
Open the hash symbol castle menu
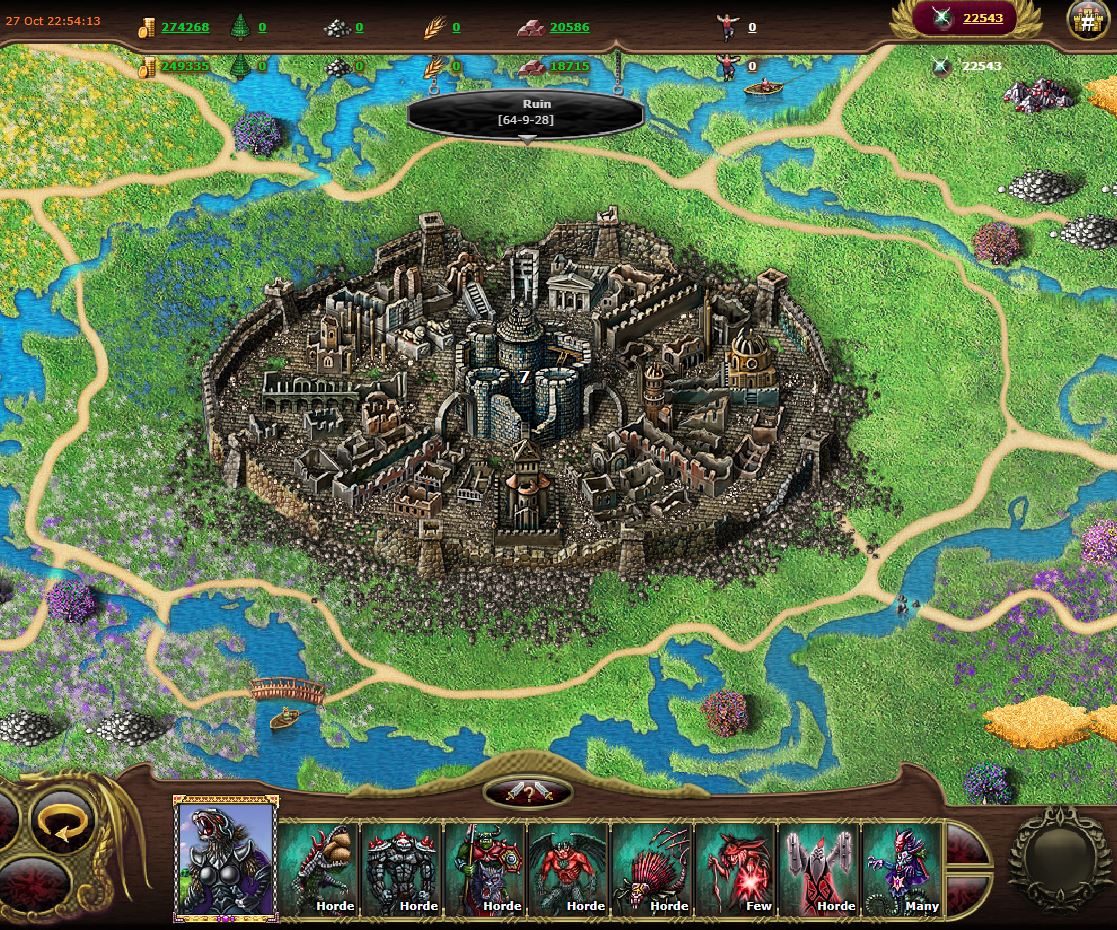[1087, 20]
